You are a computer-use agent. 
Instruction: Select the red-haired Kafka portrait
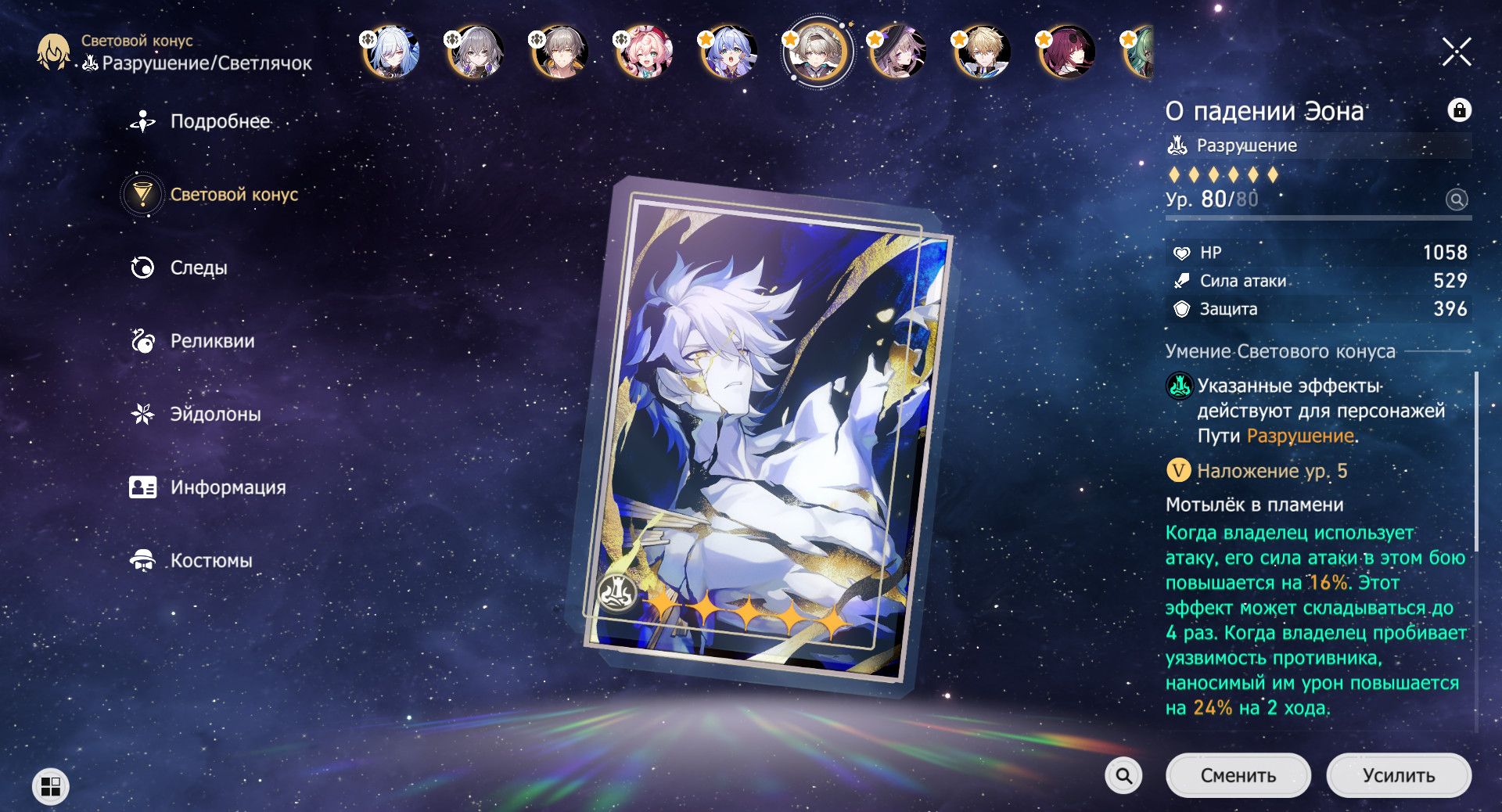pyautogui.click(x=1066, y=52)
